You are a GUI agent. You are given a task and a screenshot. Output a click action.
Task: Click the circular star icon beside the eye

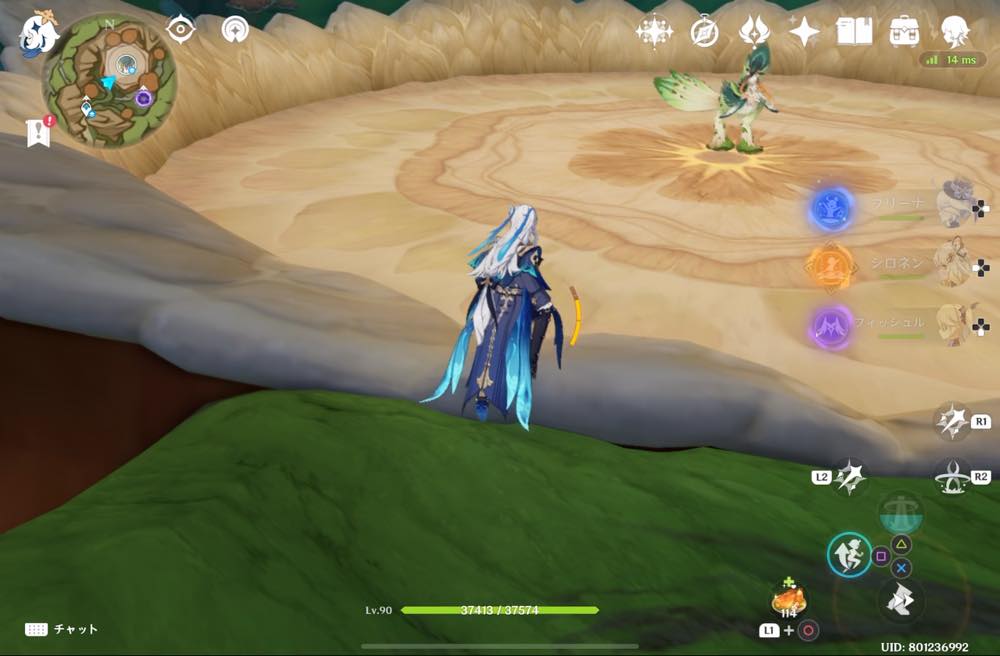point(235,29)
